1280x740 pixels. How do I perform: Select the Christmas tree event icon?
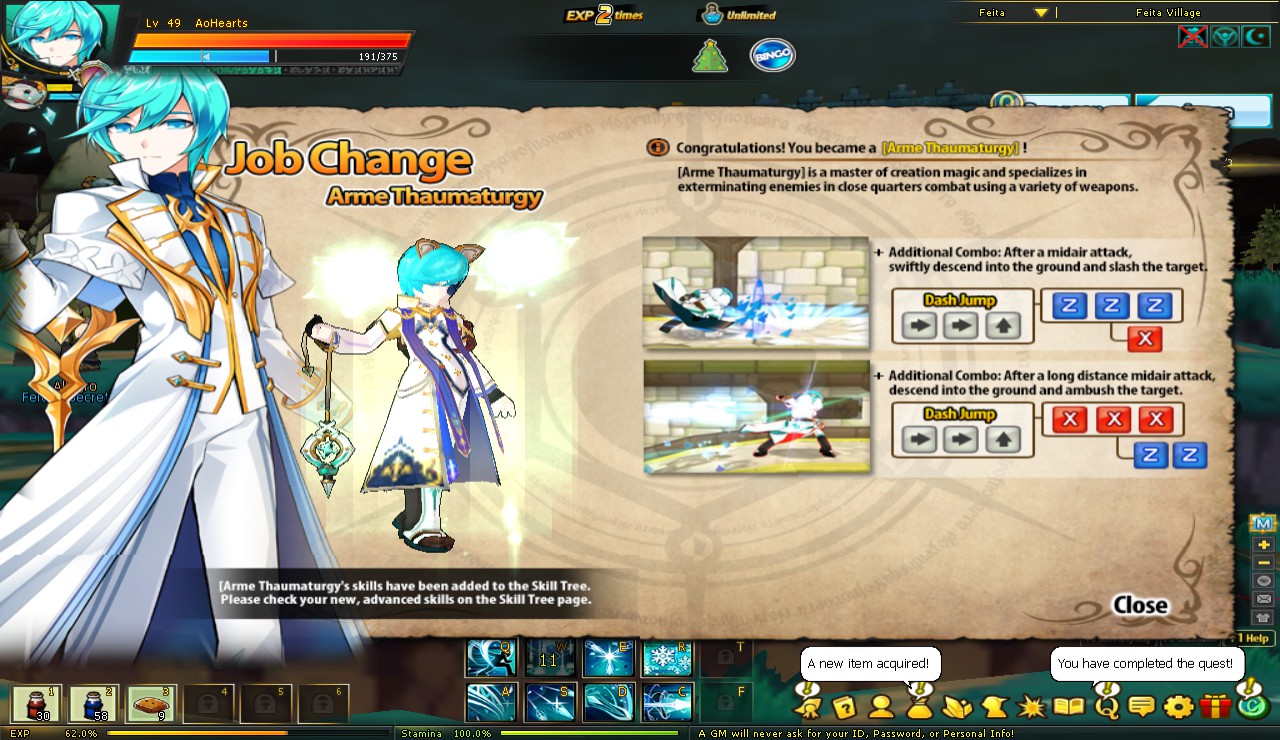[709, 55]
